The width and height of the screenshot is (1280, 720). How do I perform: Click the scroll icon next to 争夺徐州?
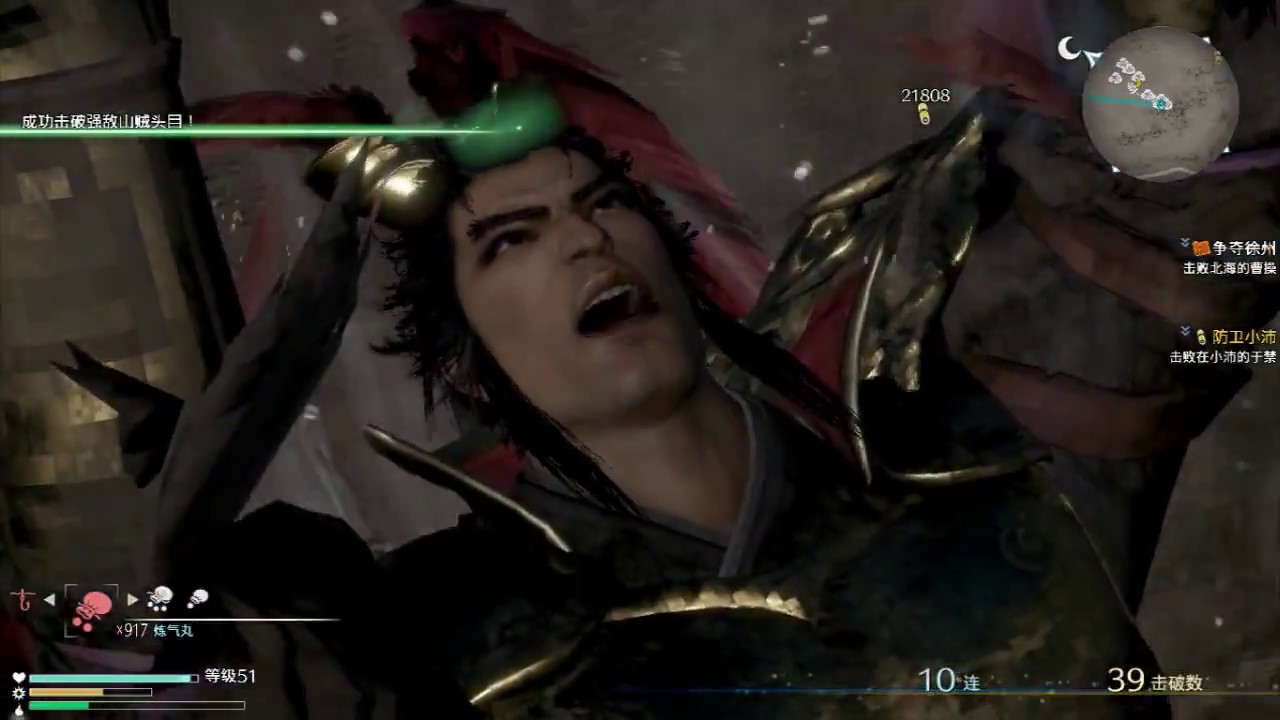[x=1200, y=248]
